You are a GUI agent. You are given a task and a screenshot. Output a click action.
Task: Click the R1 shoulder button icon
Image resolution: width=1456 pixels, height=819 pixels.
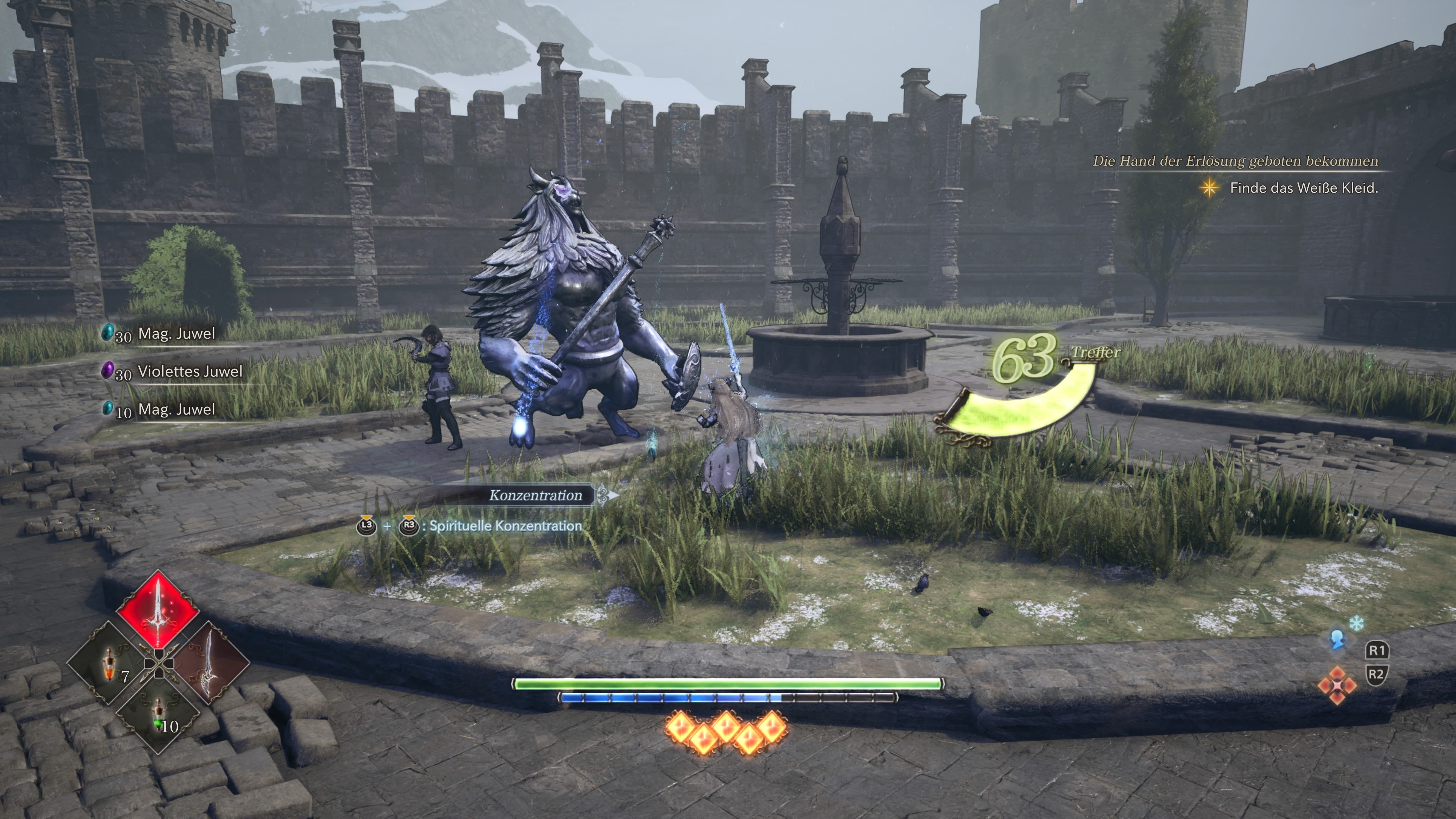1377,650
